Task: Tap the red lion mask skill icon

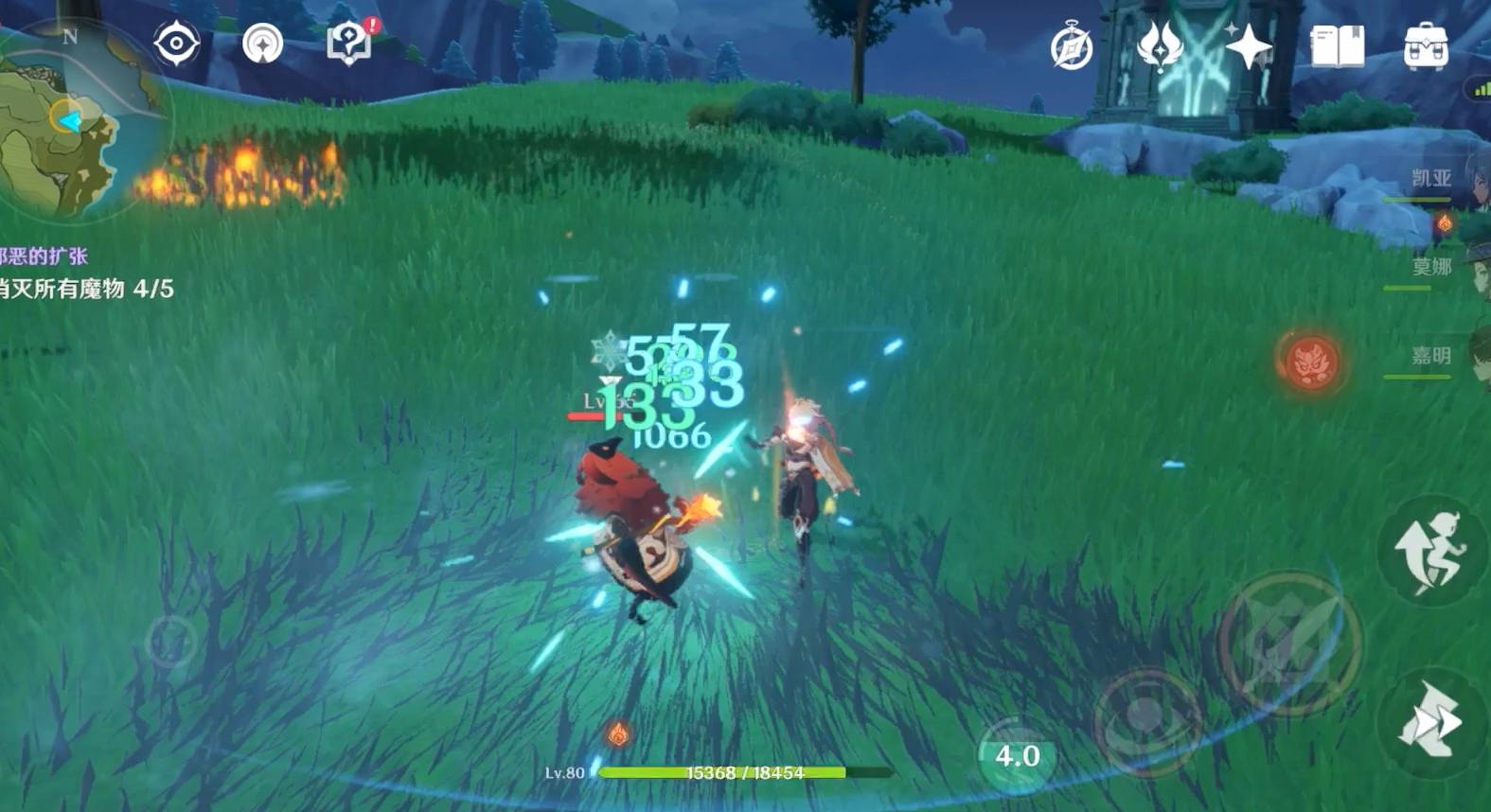Action: pos(1311,362)
